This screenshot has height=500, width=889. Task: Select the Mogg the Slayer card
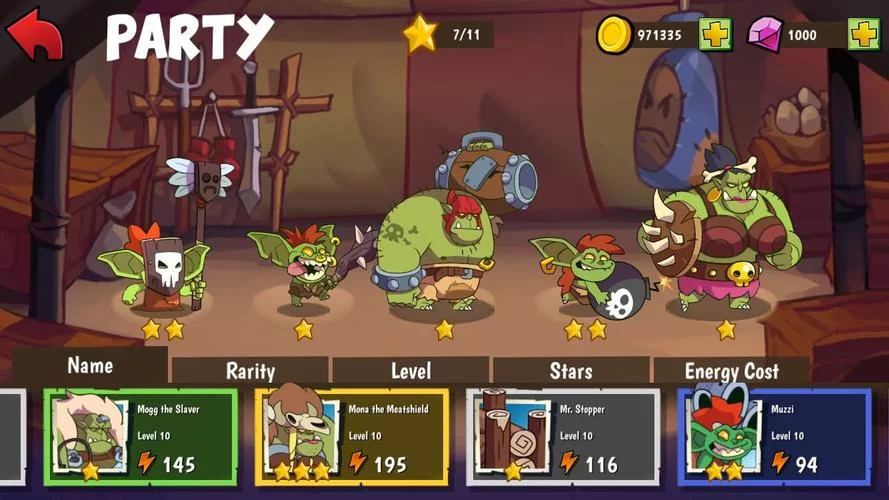point(140,437)
